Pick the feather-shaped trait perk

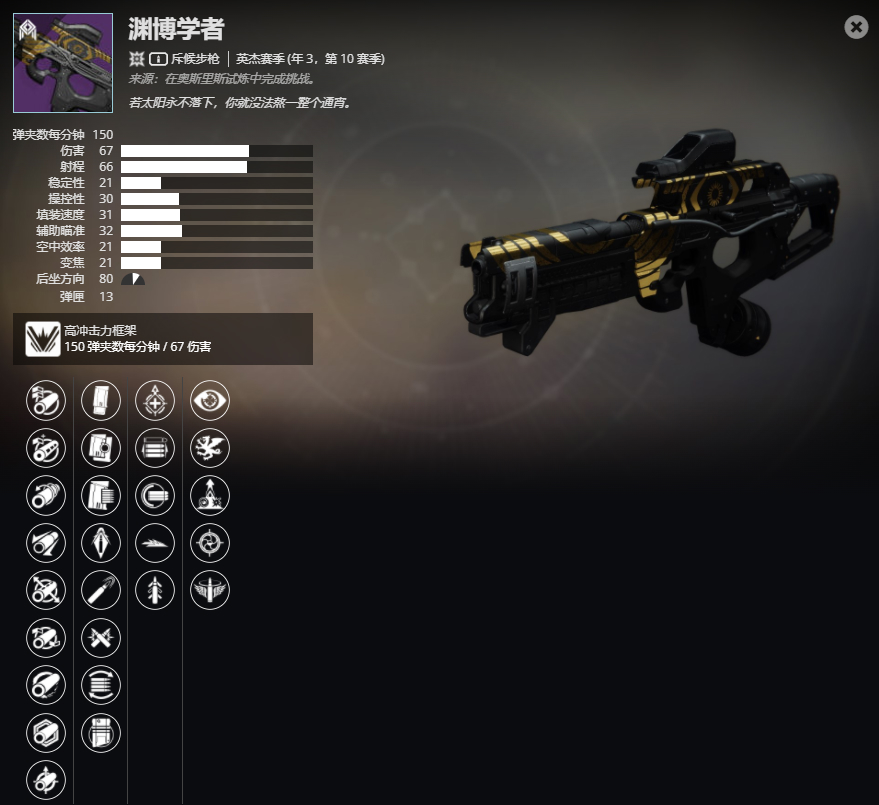(x=155, y=542)
